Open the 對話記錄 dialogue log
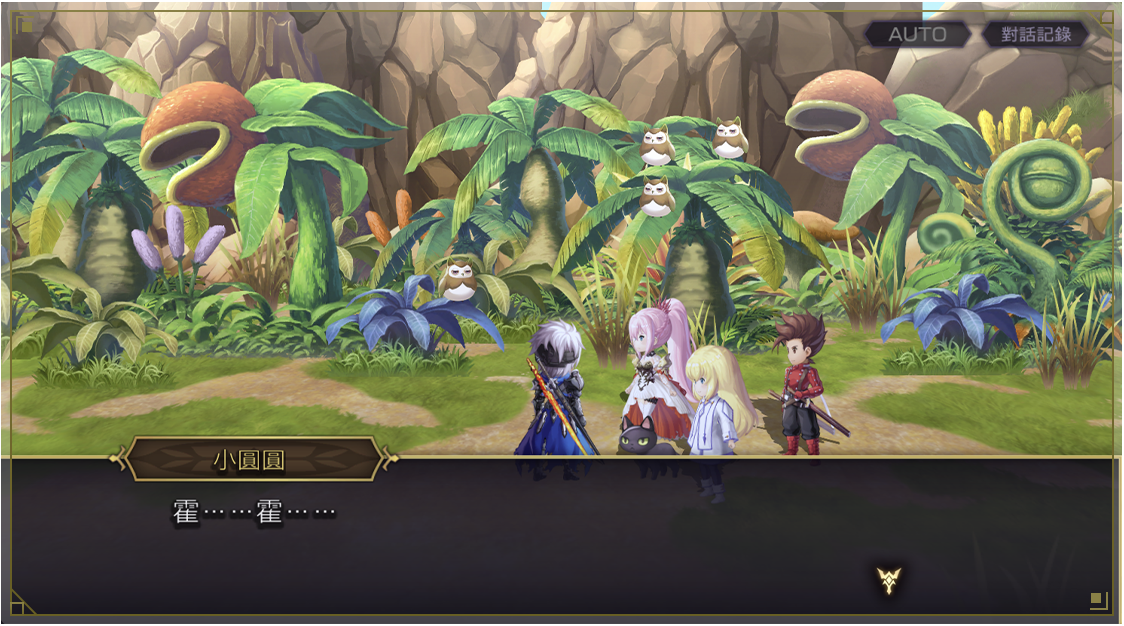The height and width of the screenshot is (626, 1124). [1034, 34]
